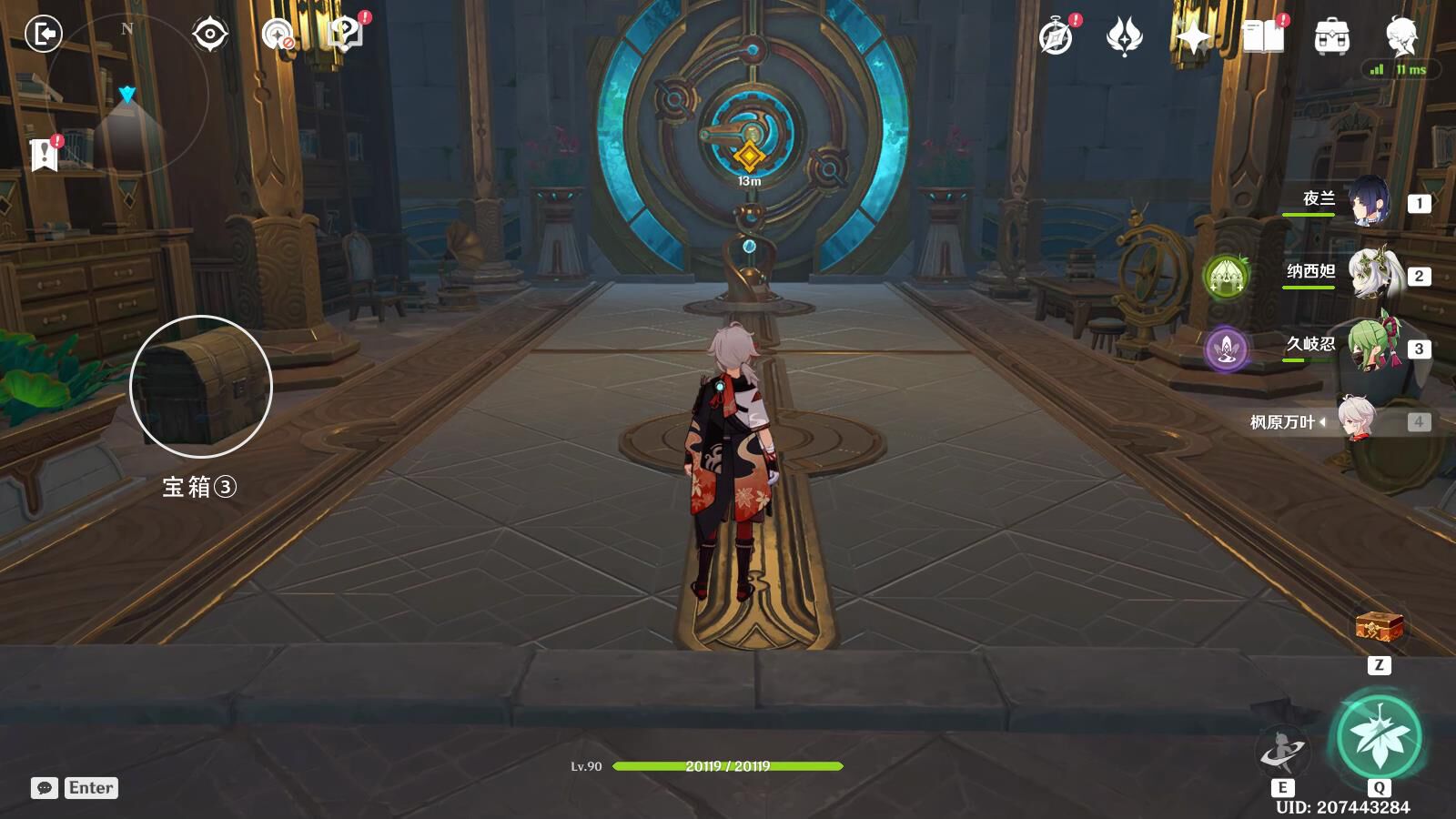1456x819 pixels.
Task: Open the question mark guide icon
Action: [x=345, y=35]
